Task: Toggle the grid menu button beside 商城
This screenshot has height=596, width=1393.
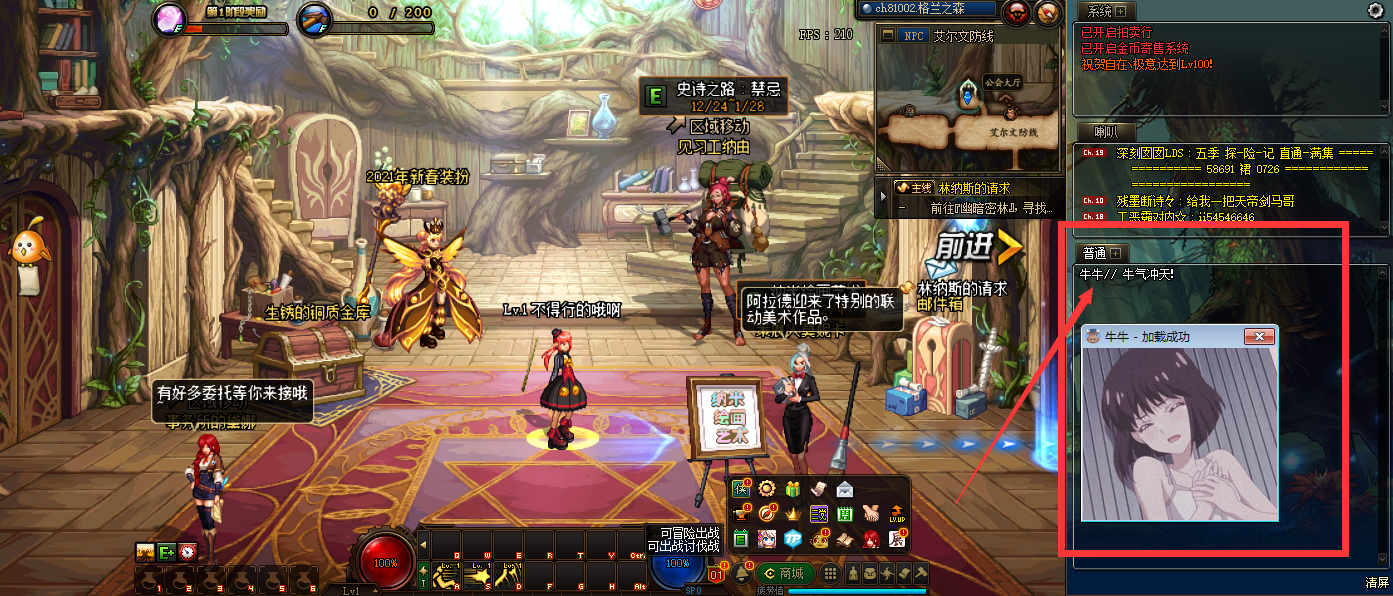Action: (829, 573)
